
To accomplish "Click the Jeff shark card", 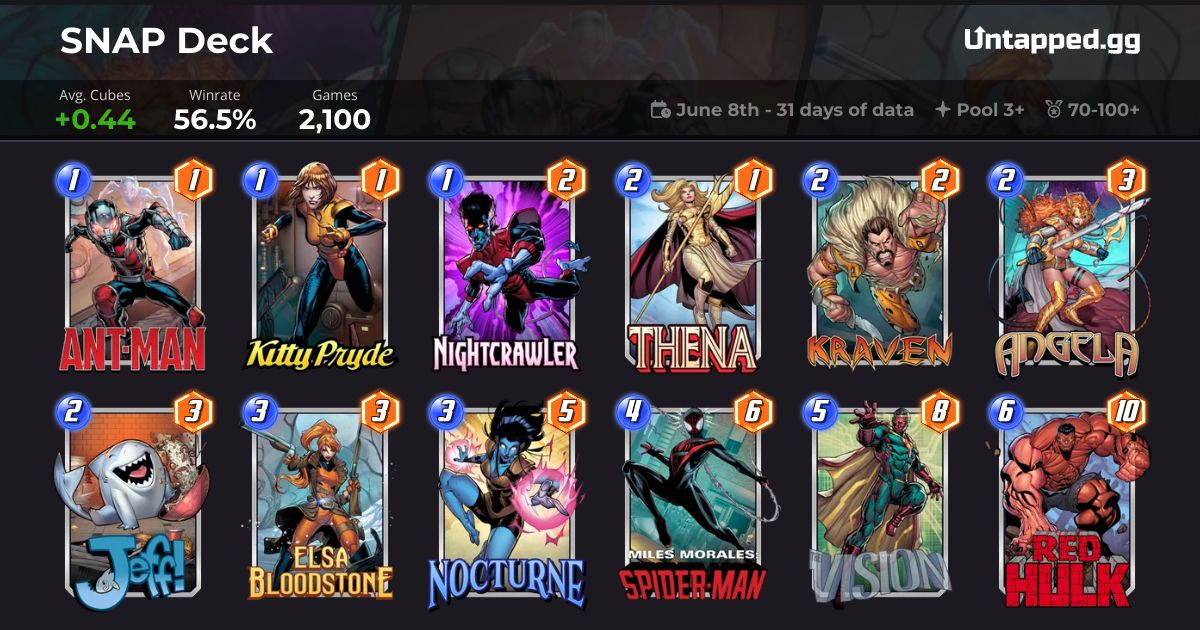I will coord(133,500).
